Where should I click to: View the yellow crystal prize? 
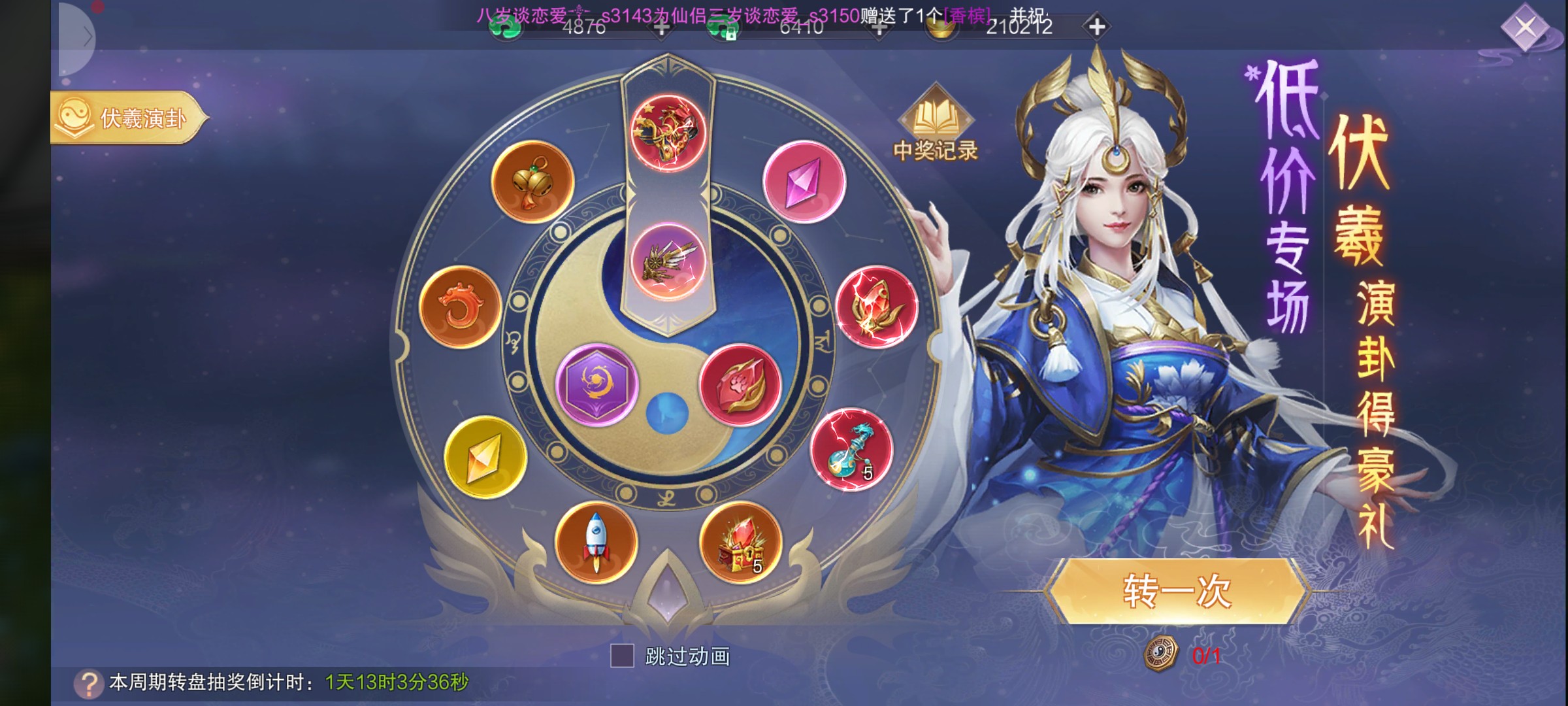pyautogui.click(x=485, y=456)
